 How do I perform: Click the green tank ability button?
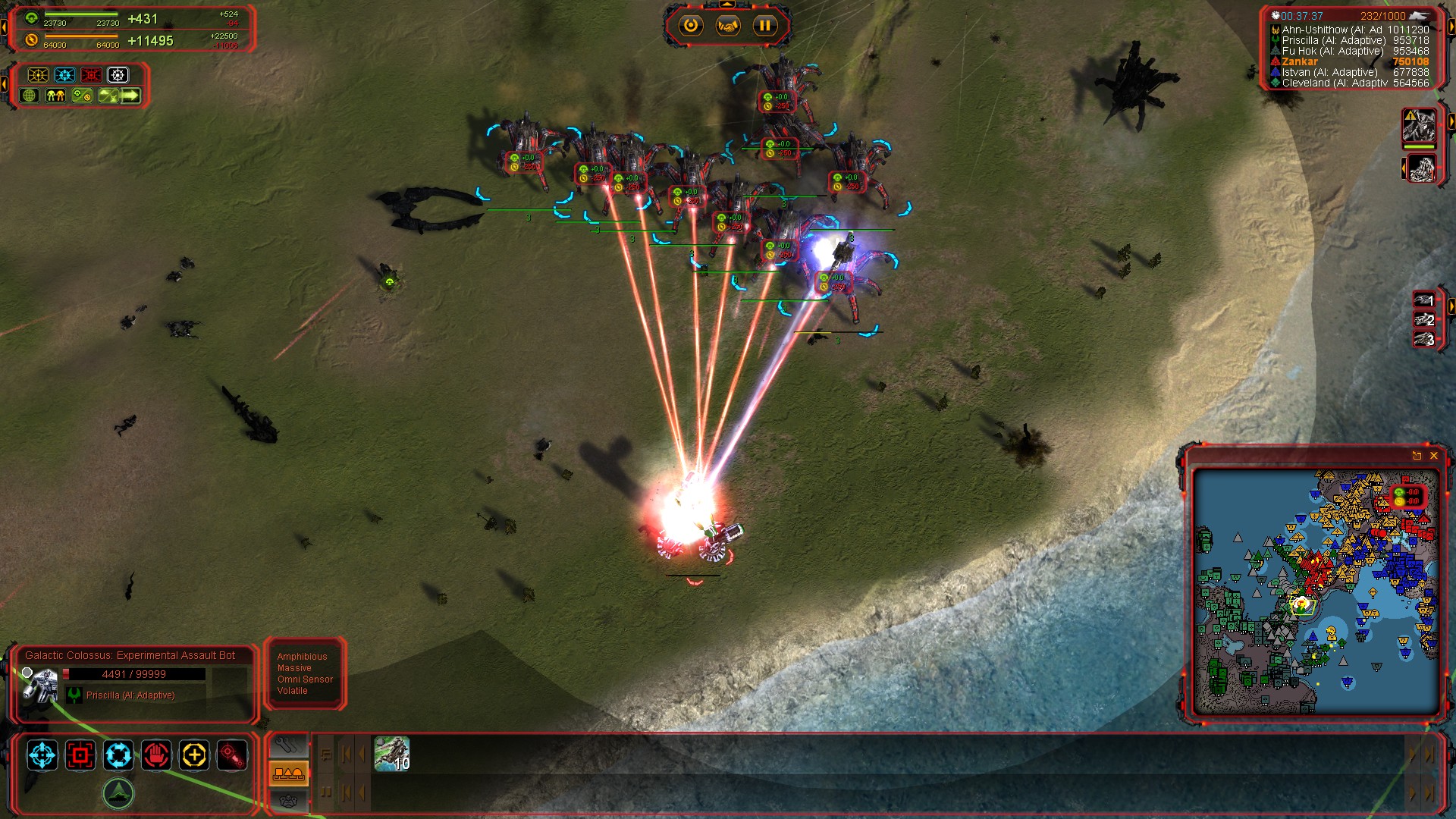pyautogui.click(x=118, y=793)
